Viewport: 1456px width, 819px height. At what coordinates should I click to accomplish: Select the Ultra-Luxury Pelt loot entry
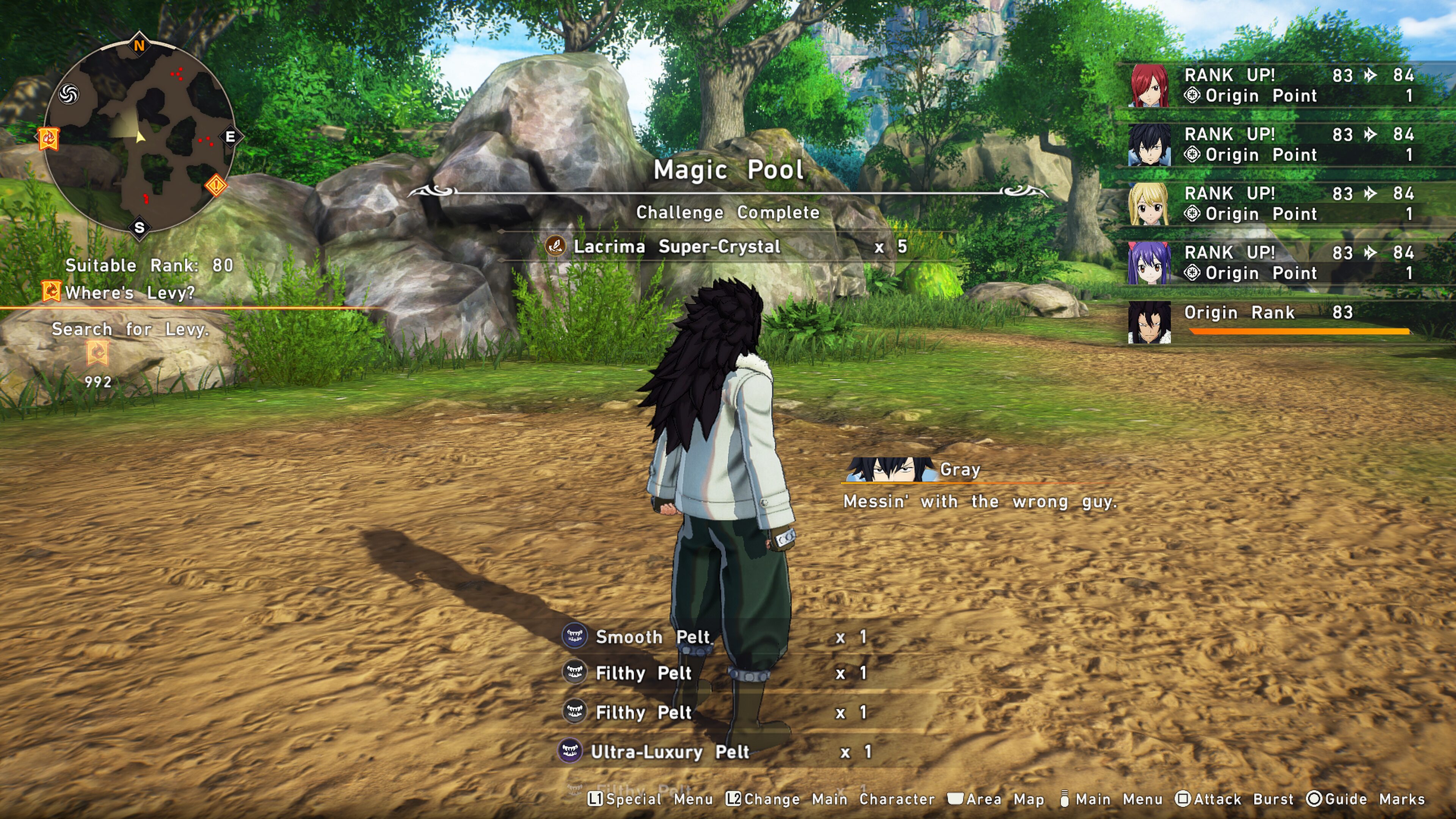(x=670, y=752)
